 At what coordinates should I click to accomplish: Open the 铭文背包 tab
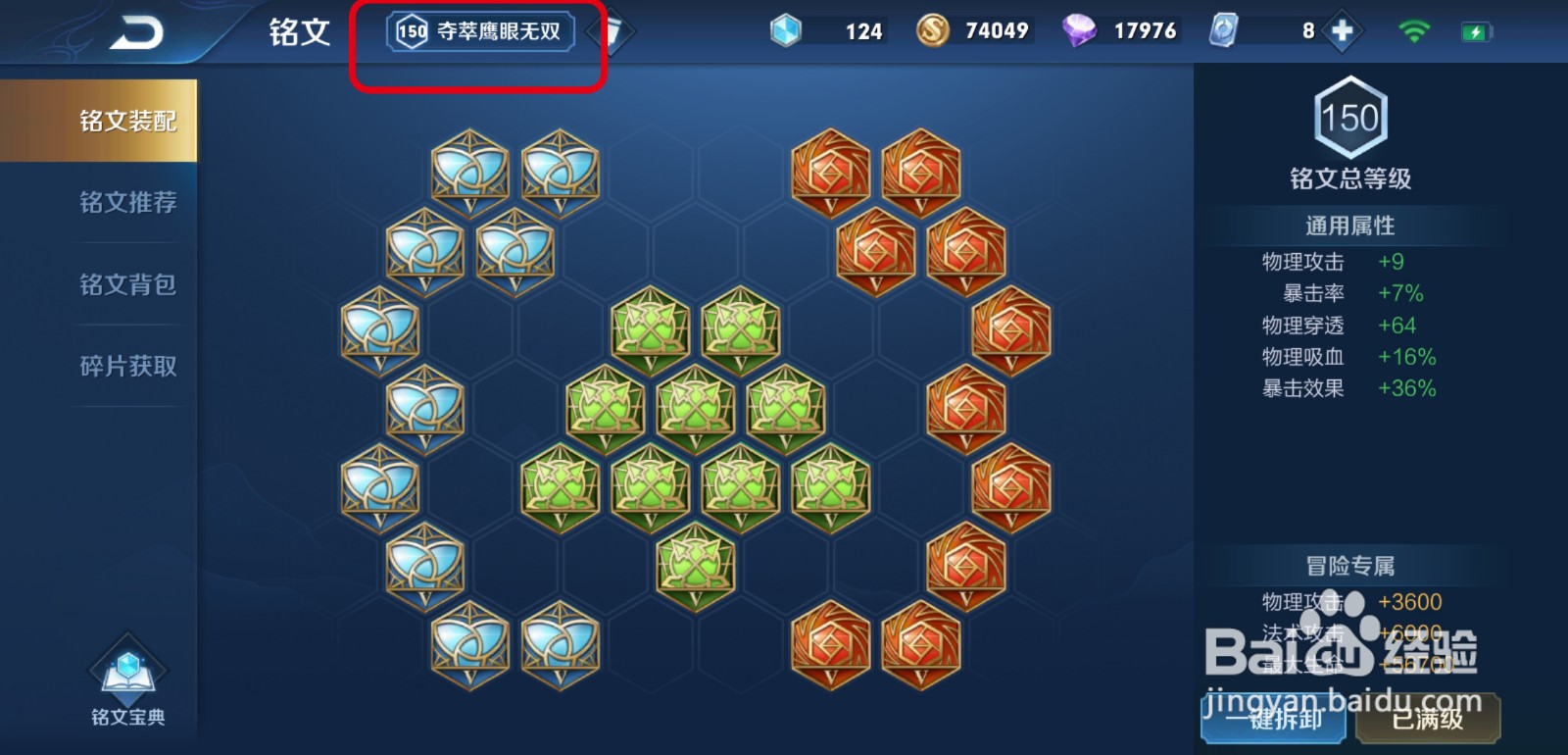pos(128,284)
